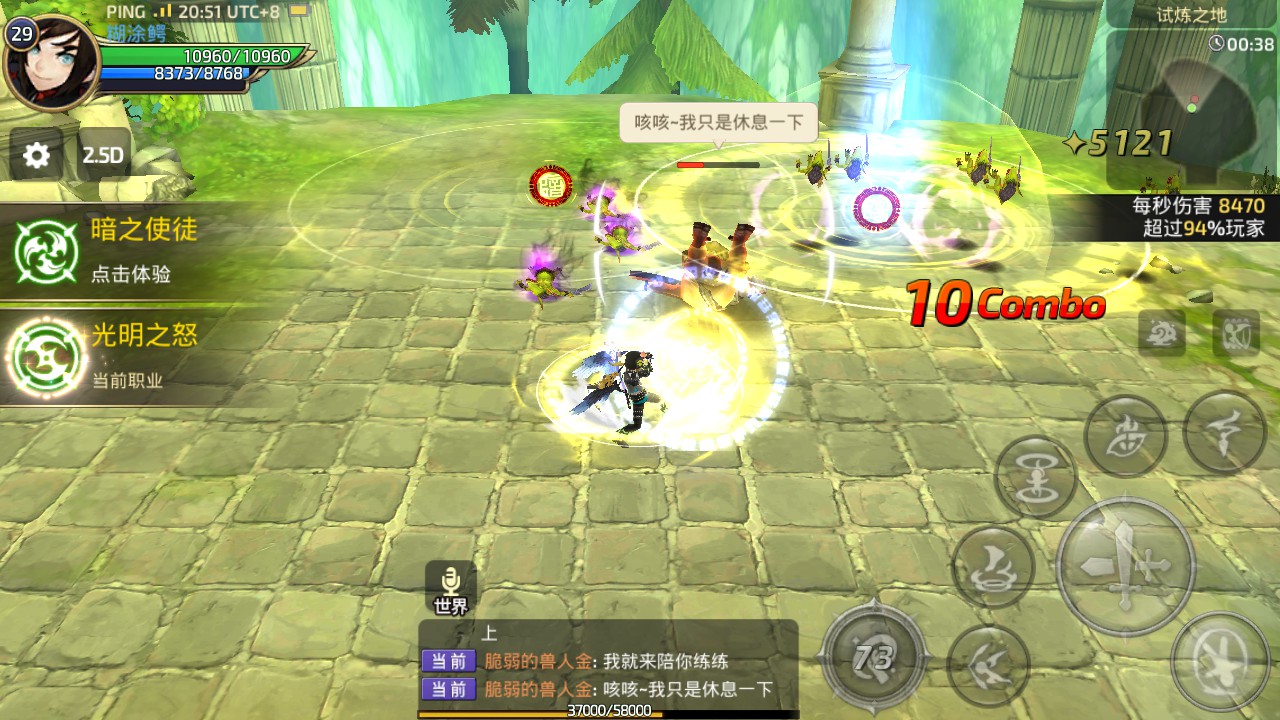
Task: Select the small square skill icon beside swirl
Action: (x=1236, y=332)
